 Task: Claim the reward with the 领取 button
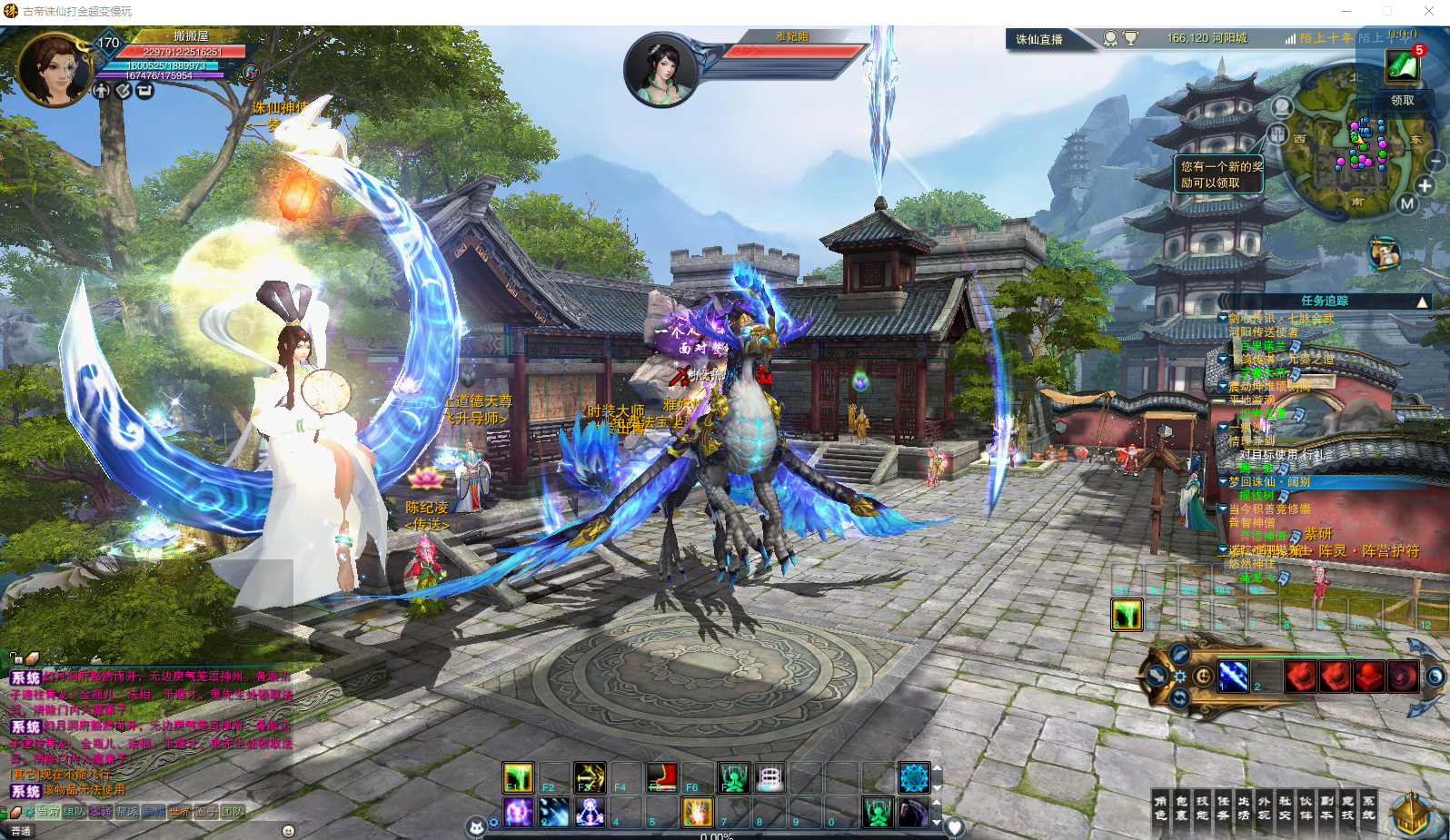1402,100
